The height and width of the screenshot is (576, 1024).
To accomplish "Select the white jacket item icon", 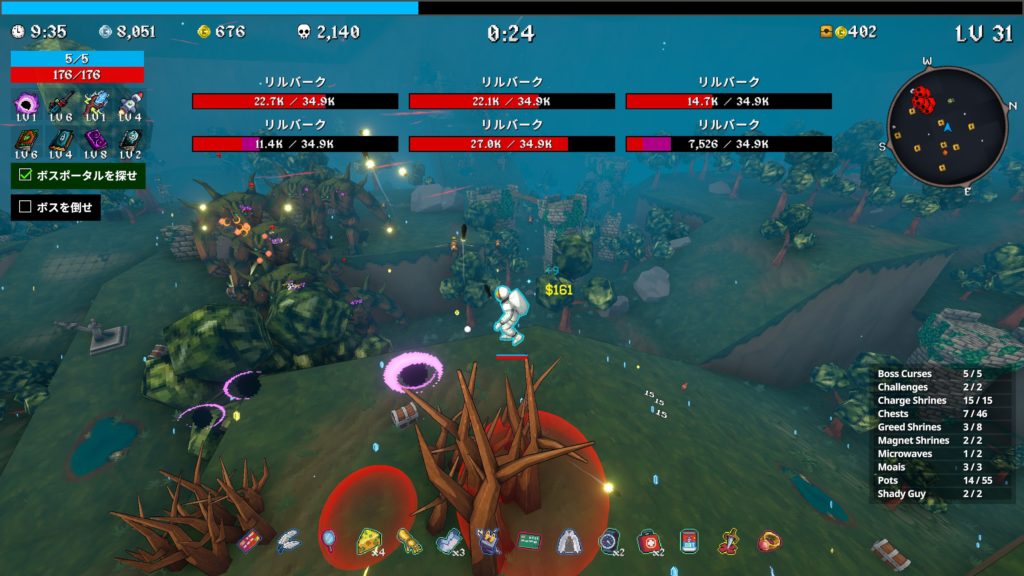I will (568, 541).
